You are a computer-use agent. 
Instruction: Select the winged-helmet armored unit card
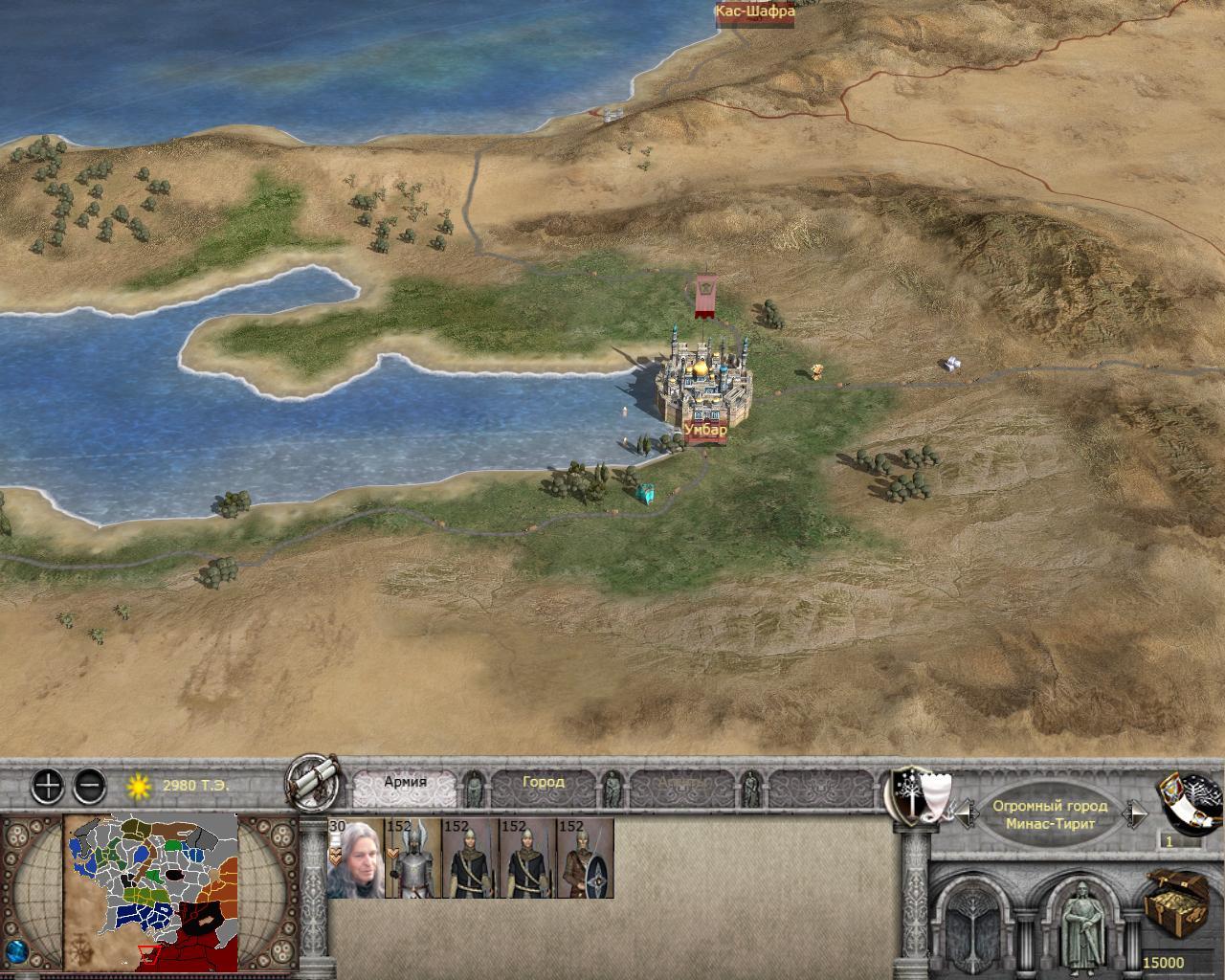(412, 858)
